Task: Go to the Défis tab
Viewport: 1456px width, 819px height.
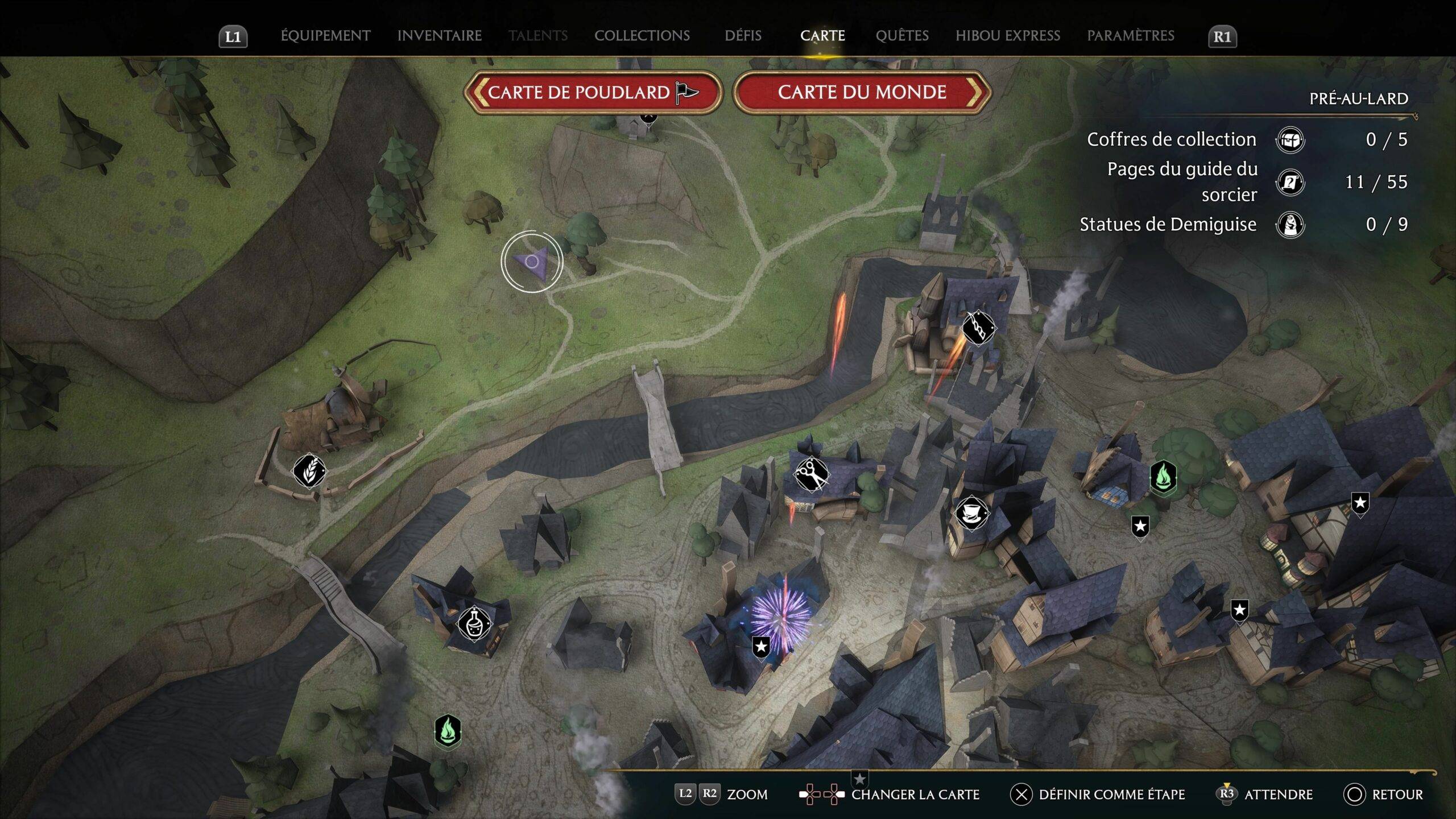Action: [743, 36]
